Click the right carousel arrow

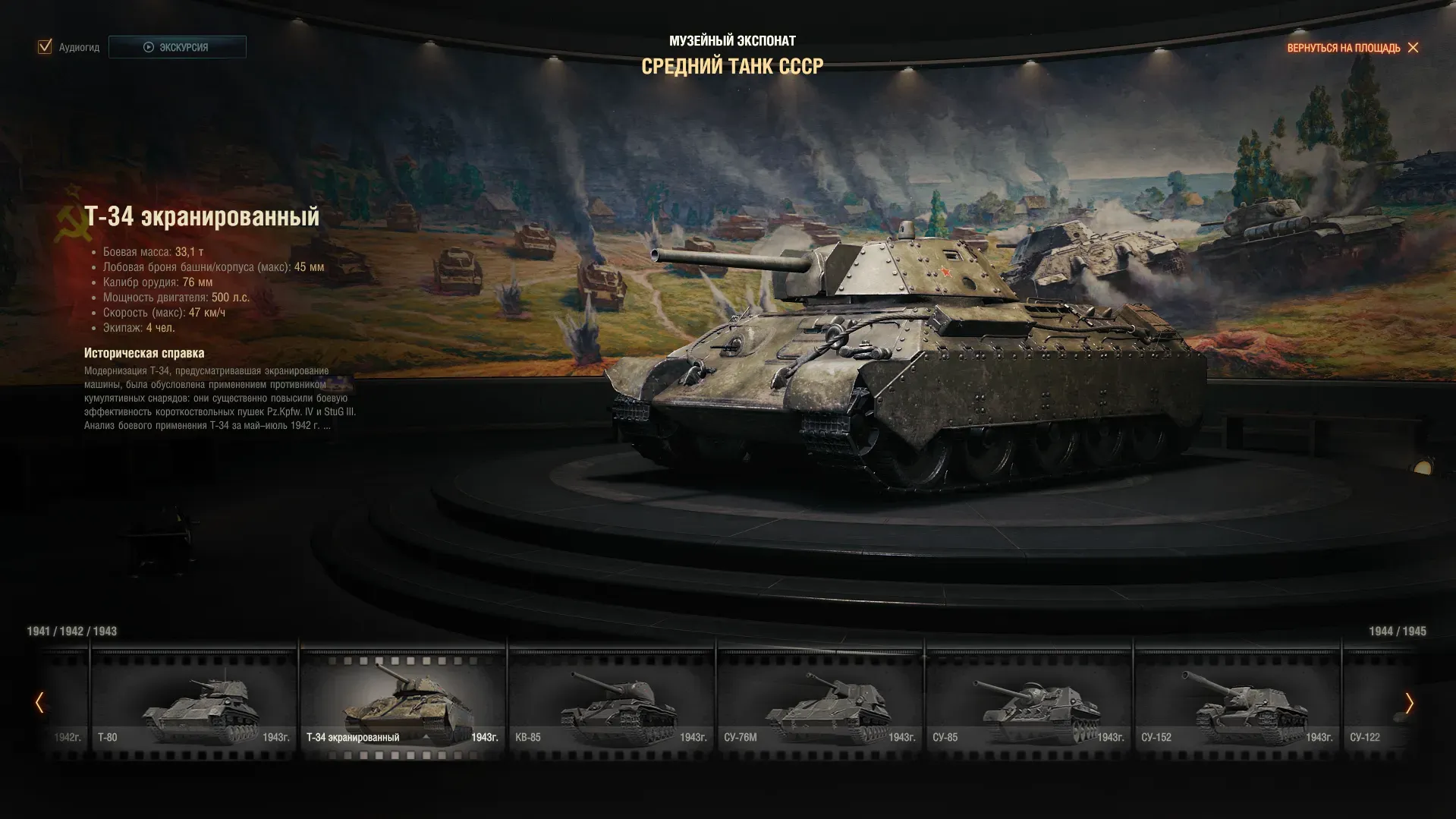point(1409,703)
